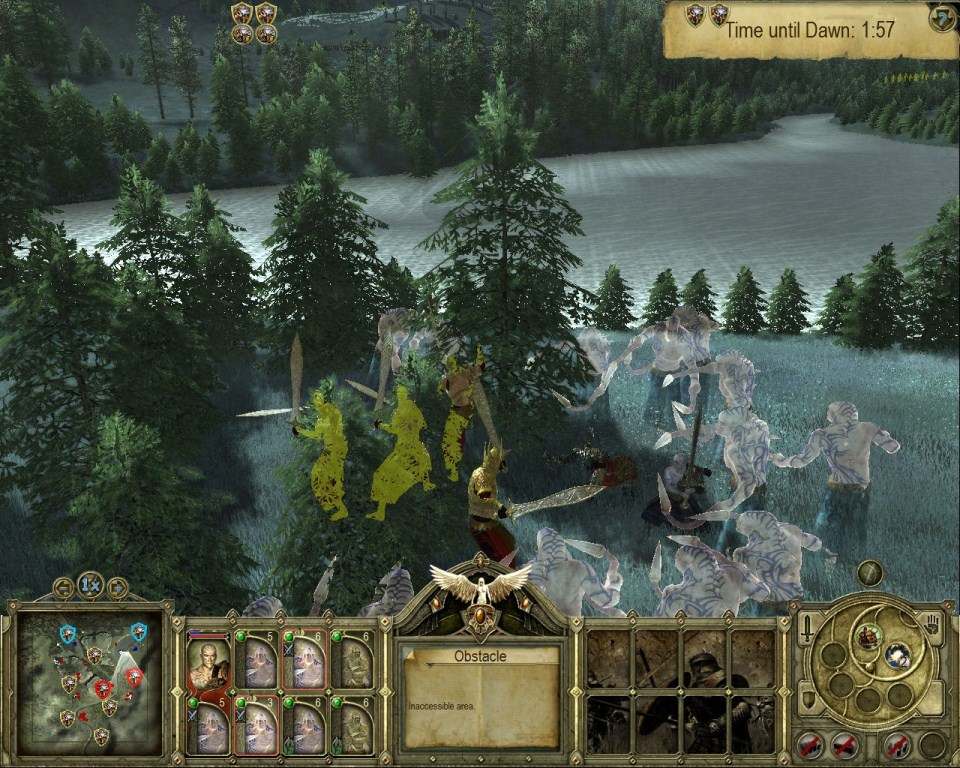
Task: Increase game speed with the right arrow
Action: pyautogui.click(x=117, y=587)
